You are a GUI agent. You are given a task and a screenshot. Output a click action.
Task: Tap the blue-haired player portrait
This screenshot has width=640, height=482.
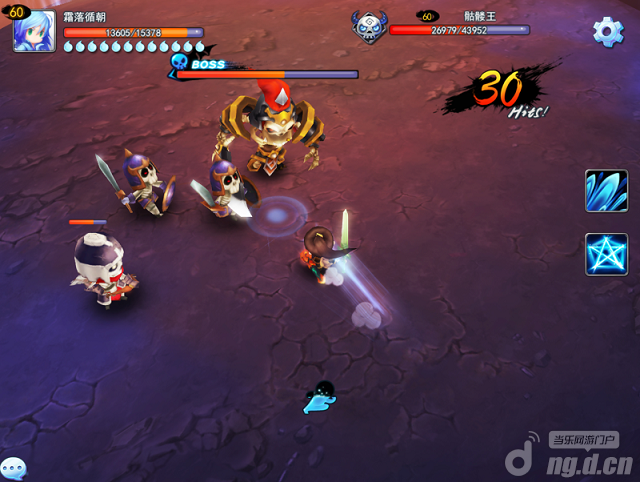click(x=34, y=30)
